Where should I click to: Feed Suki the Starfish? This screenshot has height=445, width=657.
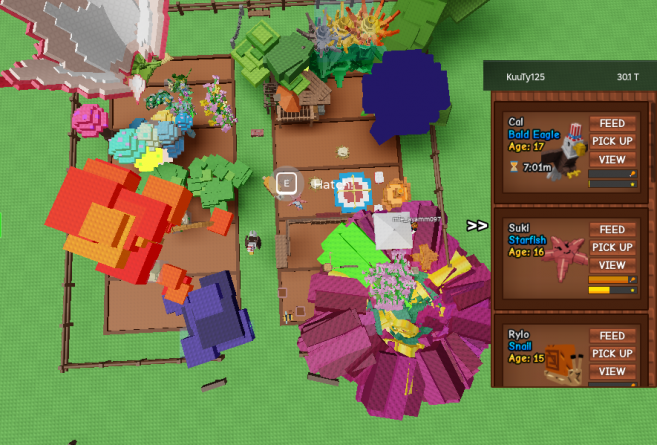pyautogui.click(x=612, y=229)
